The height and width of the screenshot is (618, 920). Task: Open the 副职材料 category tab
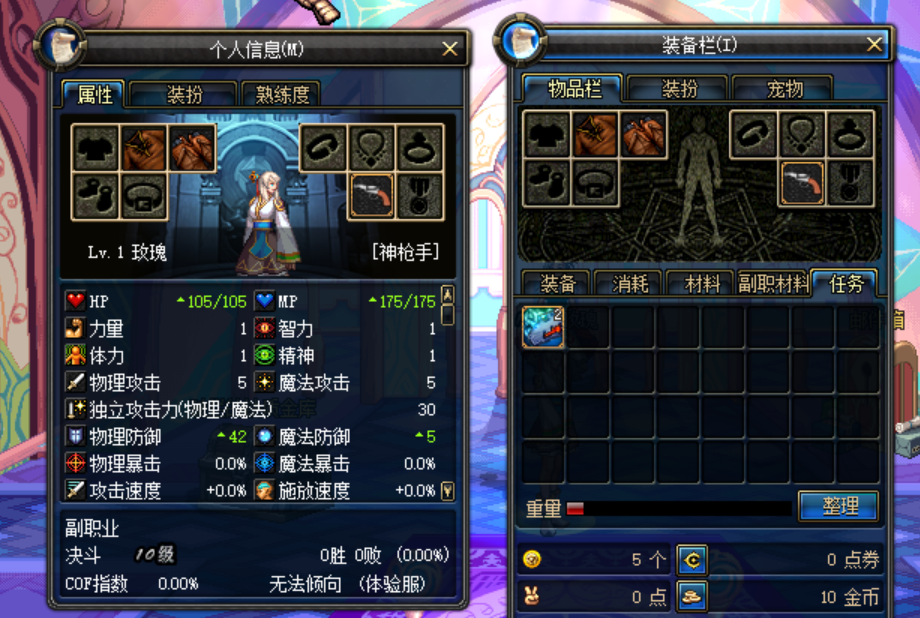point(773,284)
